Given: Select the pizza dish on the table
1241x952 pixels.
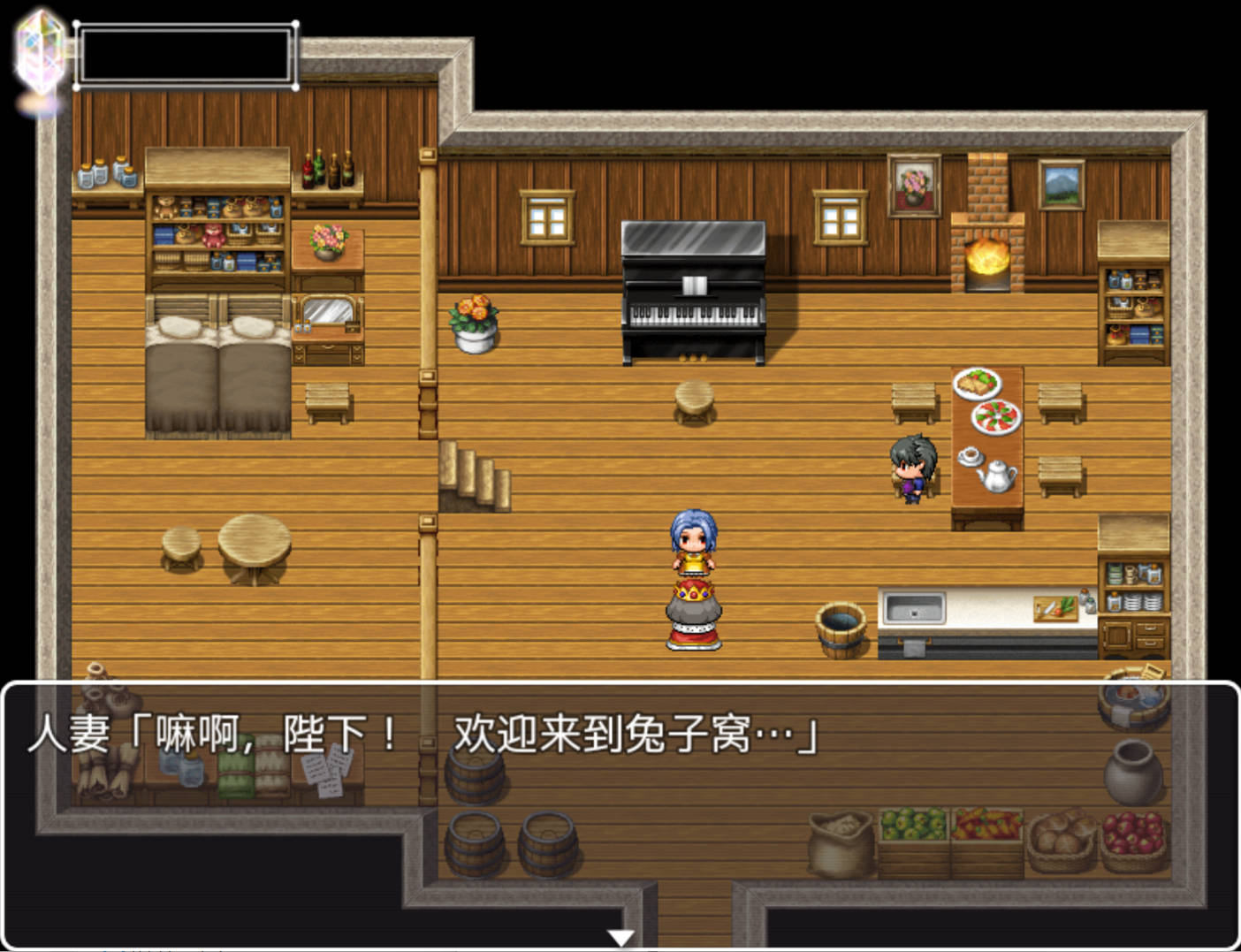Looking at the screenshot, I should 997,417.
